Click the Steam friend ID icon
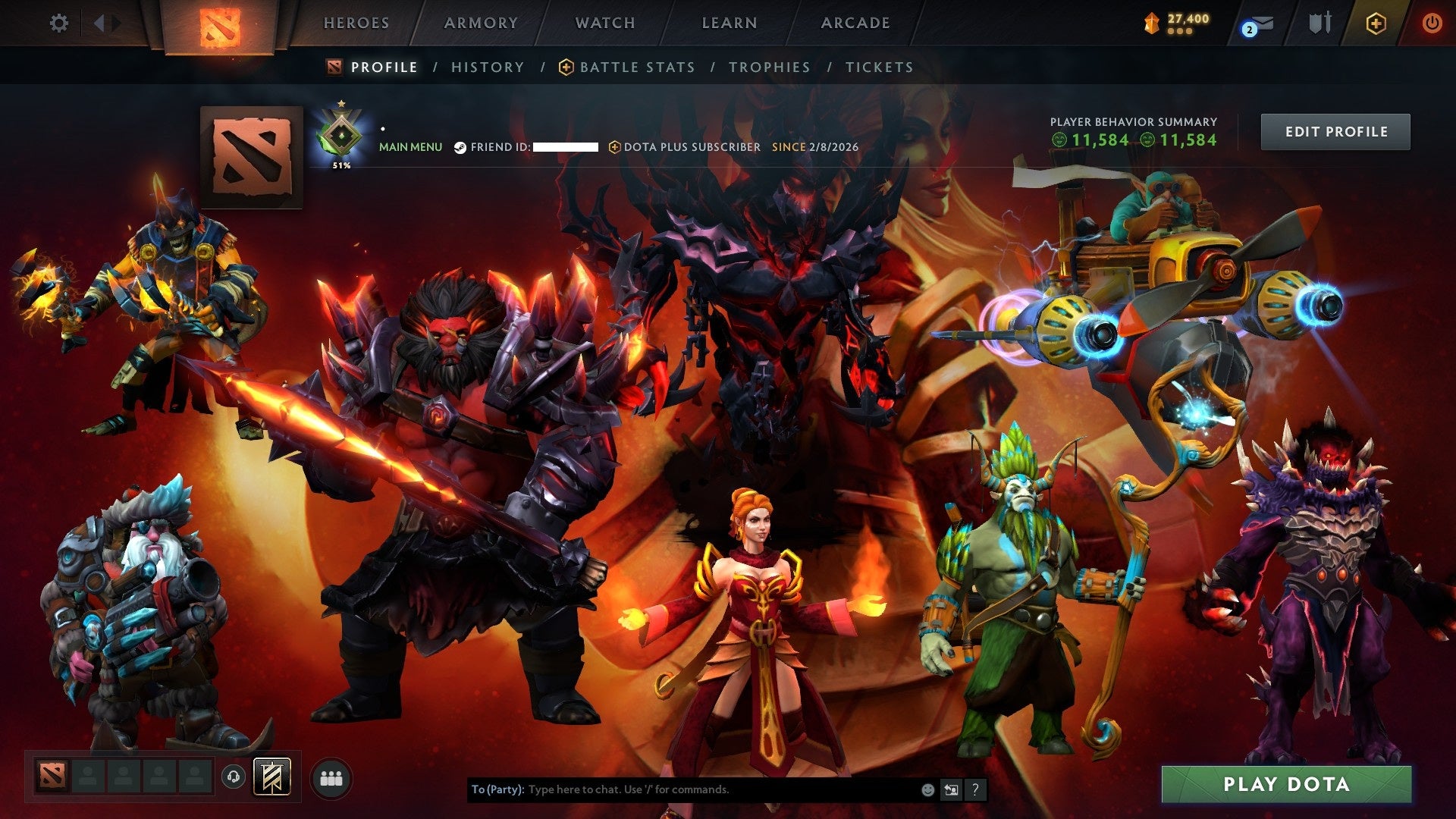 [459, 147]
